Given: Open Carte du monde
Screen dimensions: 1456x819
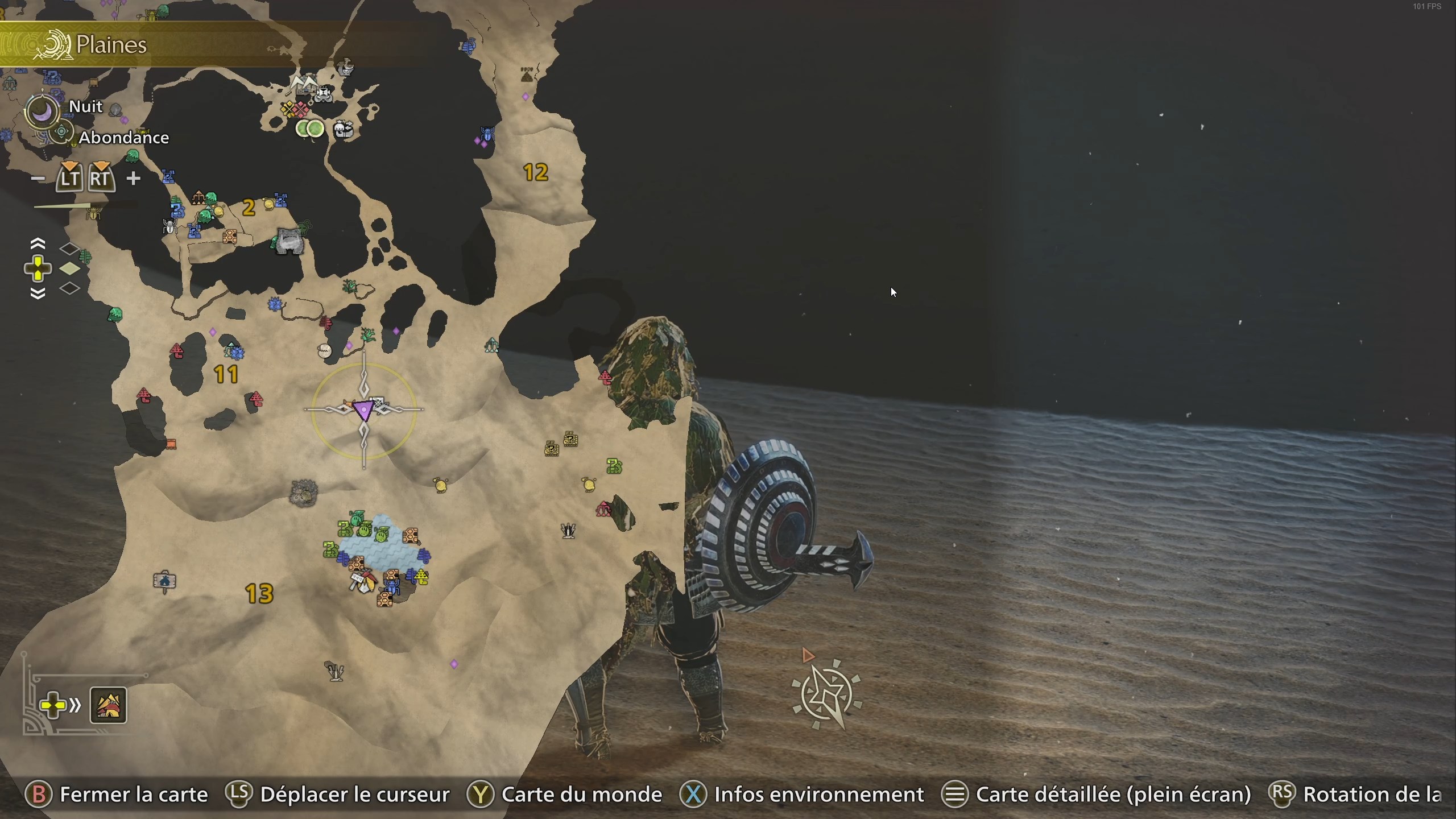Looking at the screenshot, I should (580, 795).
